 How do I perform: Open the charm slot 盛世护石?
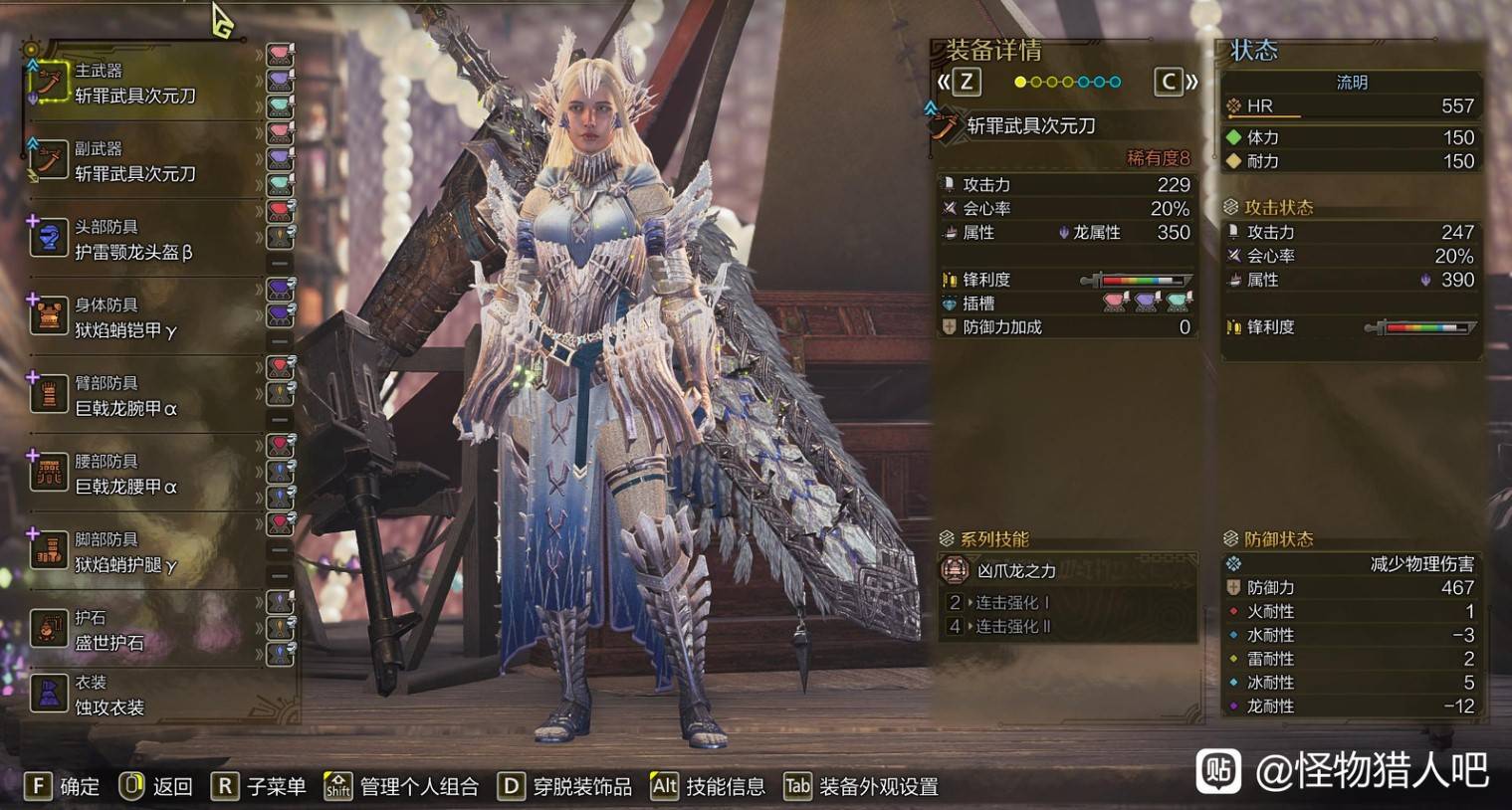pyautogui.click(x=109, y=630)
